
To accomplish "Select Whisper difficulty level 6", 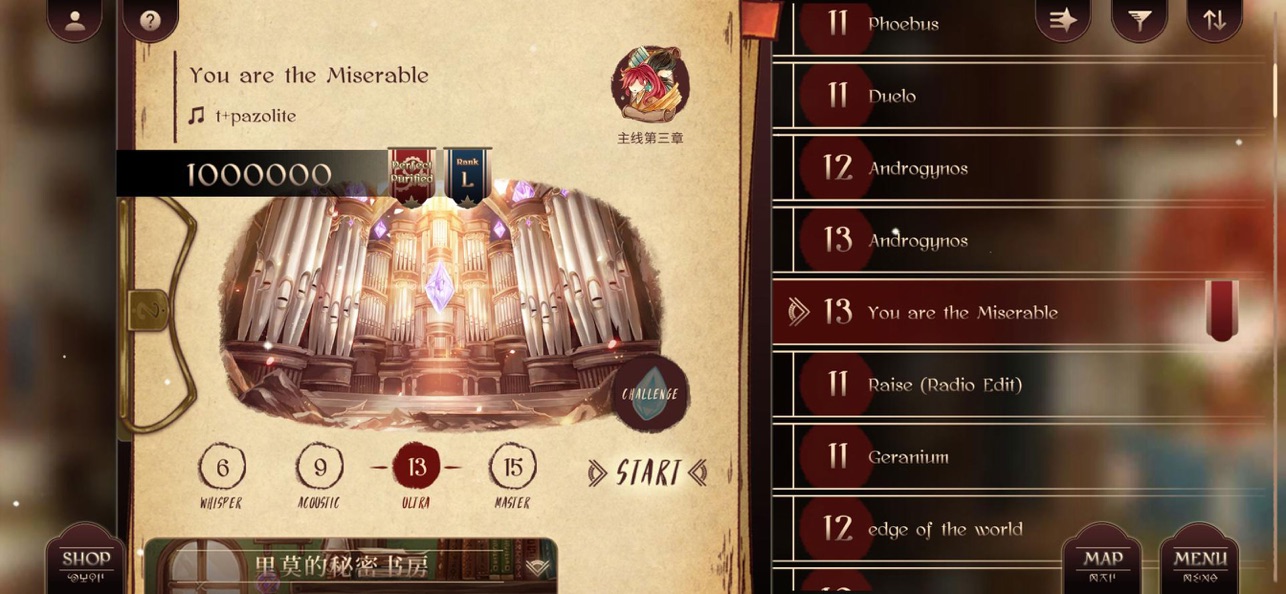I will coord(222,467).
